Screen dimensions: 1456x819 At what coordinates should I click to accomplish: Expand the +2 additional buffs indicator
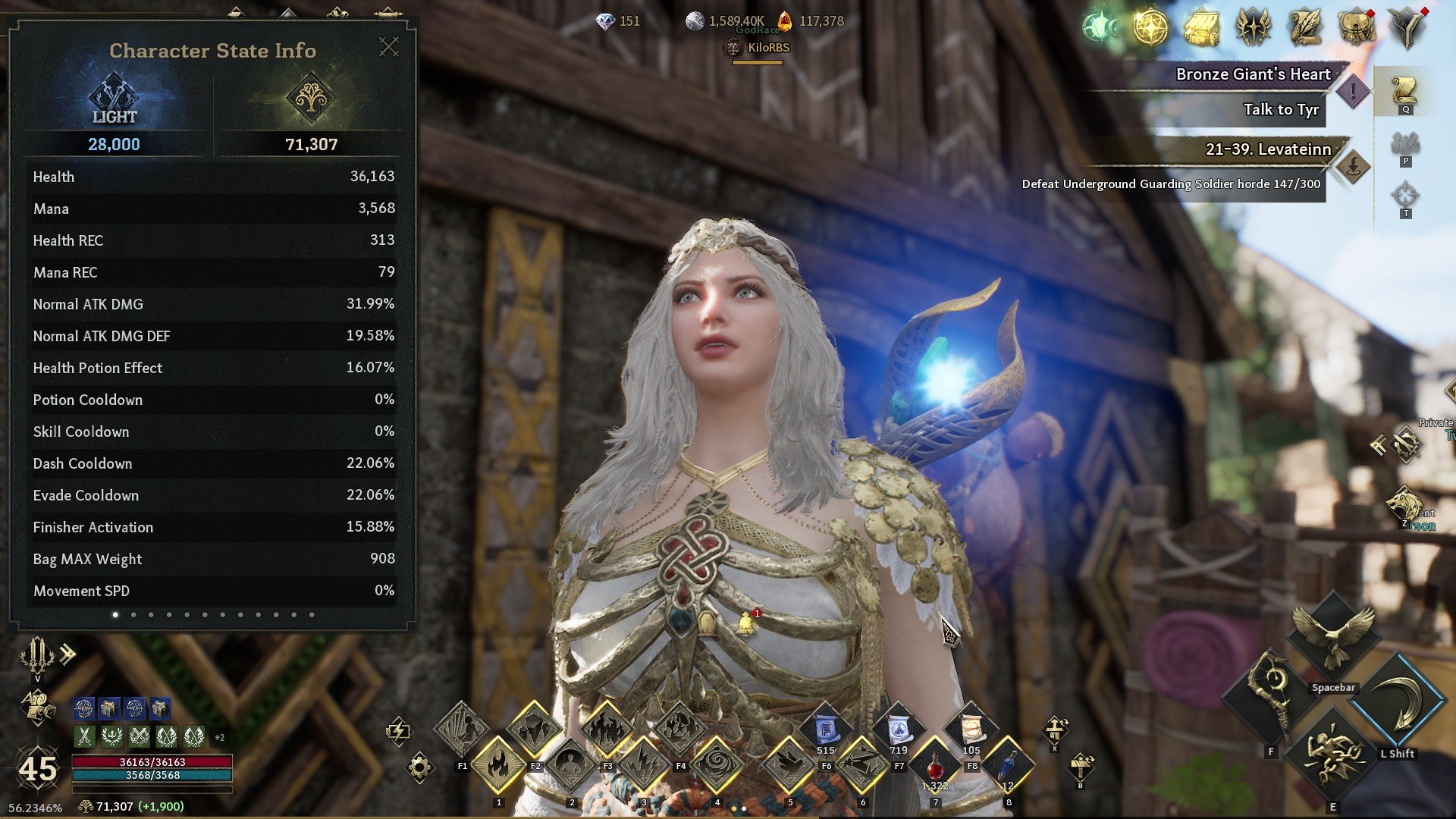point(219,737)
